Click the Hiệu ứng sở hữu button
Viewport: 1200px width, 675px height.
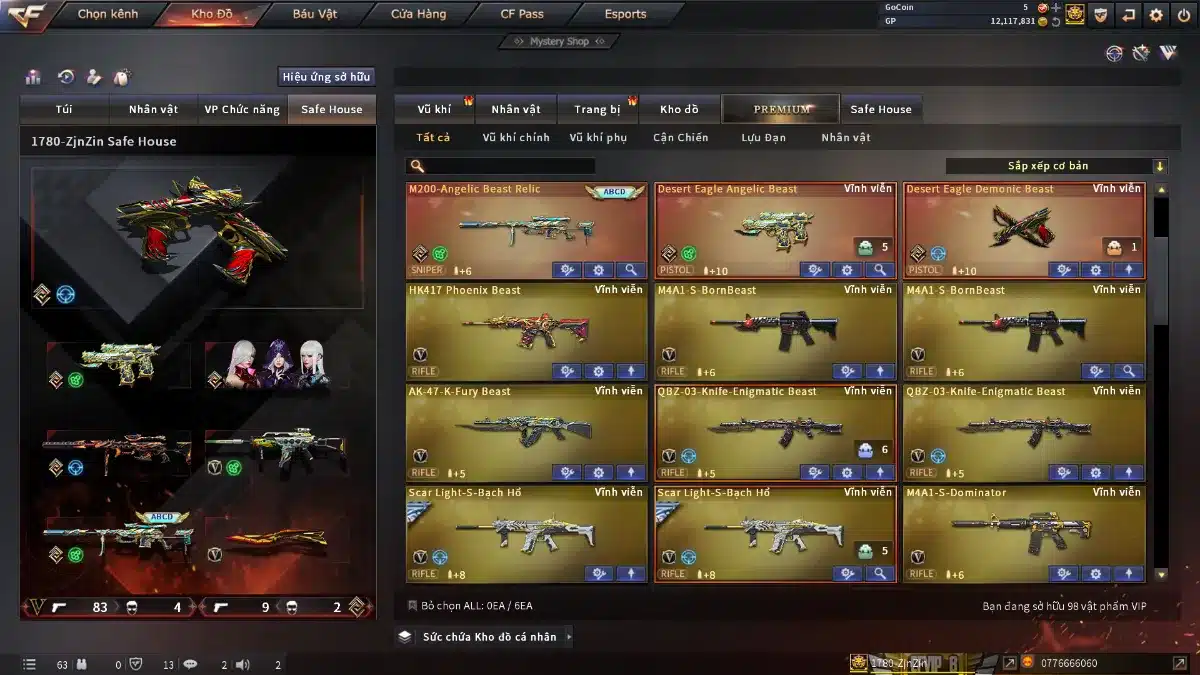(326, 77)
